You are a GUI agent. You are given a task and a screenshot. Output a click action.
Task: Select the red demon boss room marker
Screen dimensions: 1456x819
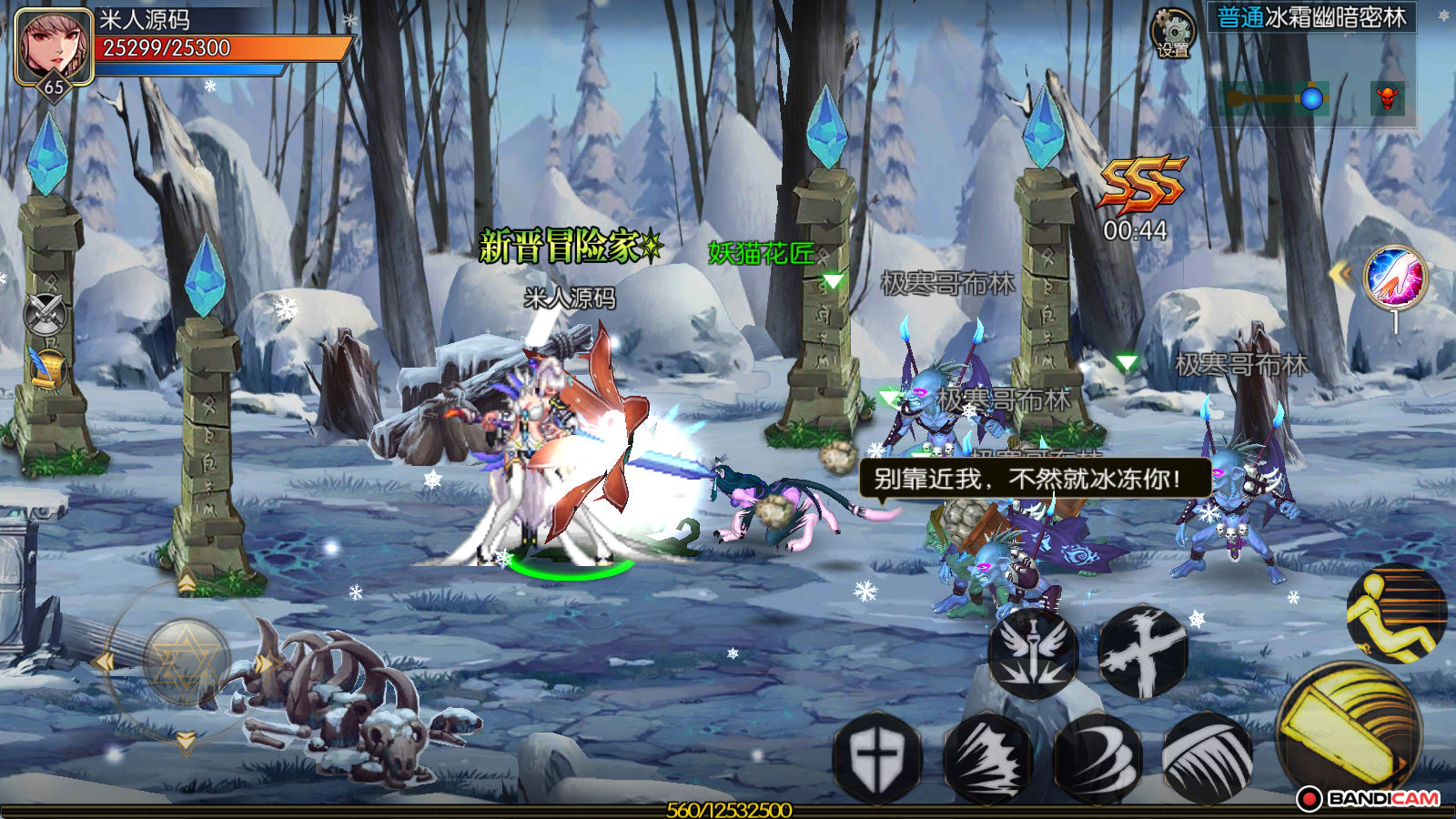click(1388, 97)
